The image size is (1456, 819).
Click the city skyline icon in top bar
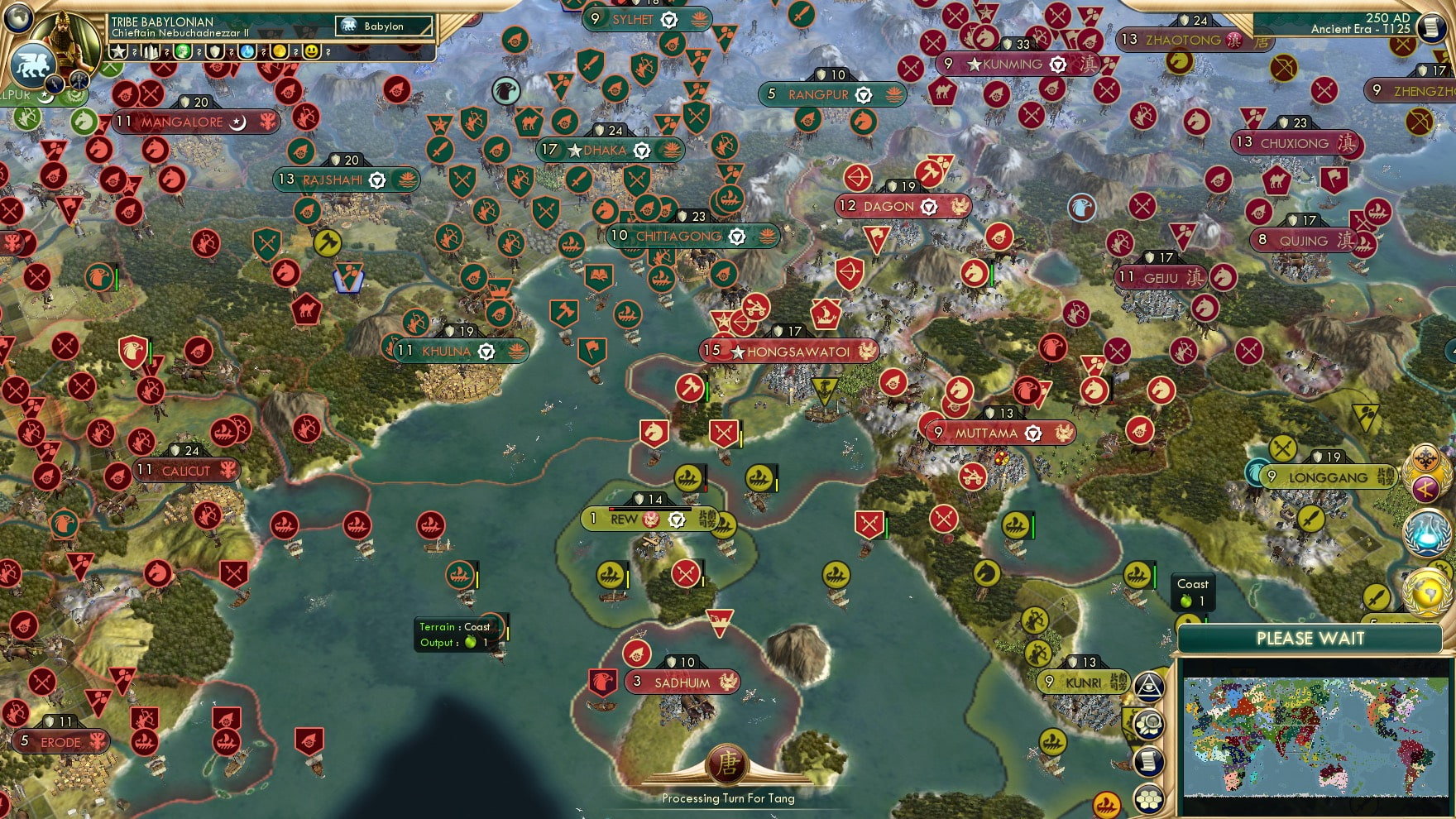click(x=151, y=52)
